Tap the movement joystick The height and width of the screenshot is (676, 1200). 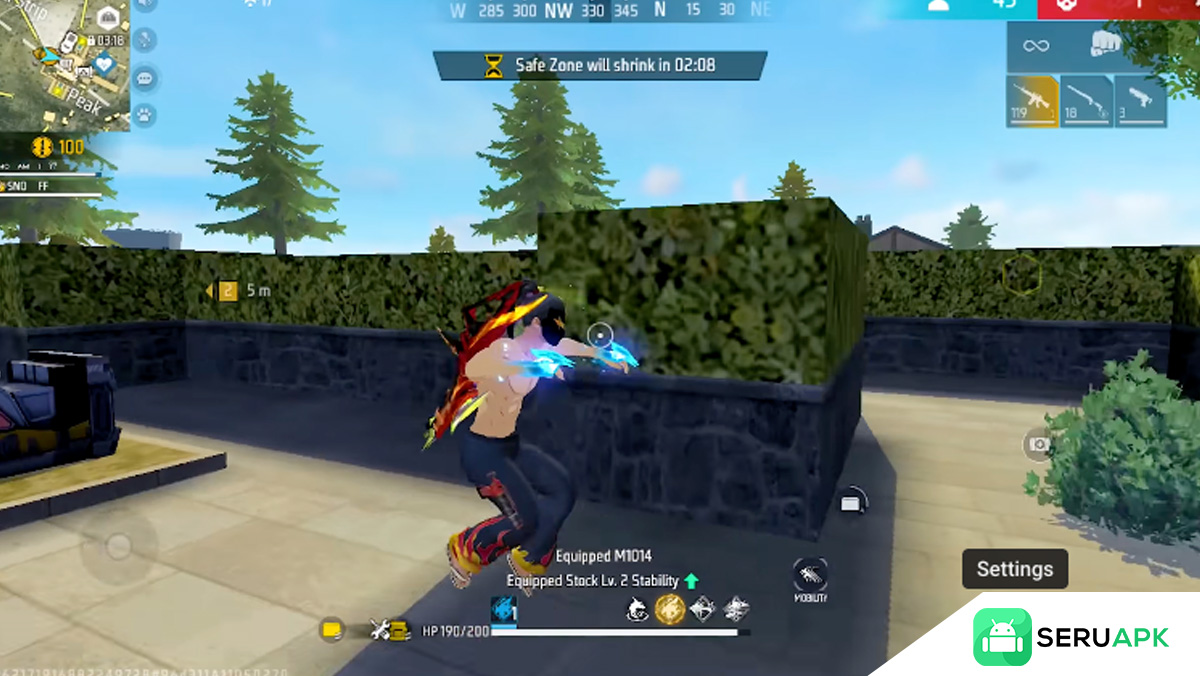click(x=119, y=546)
